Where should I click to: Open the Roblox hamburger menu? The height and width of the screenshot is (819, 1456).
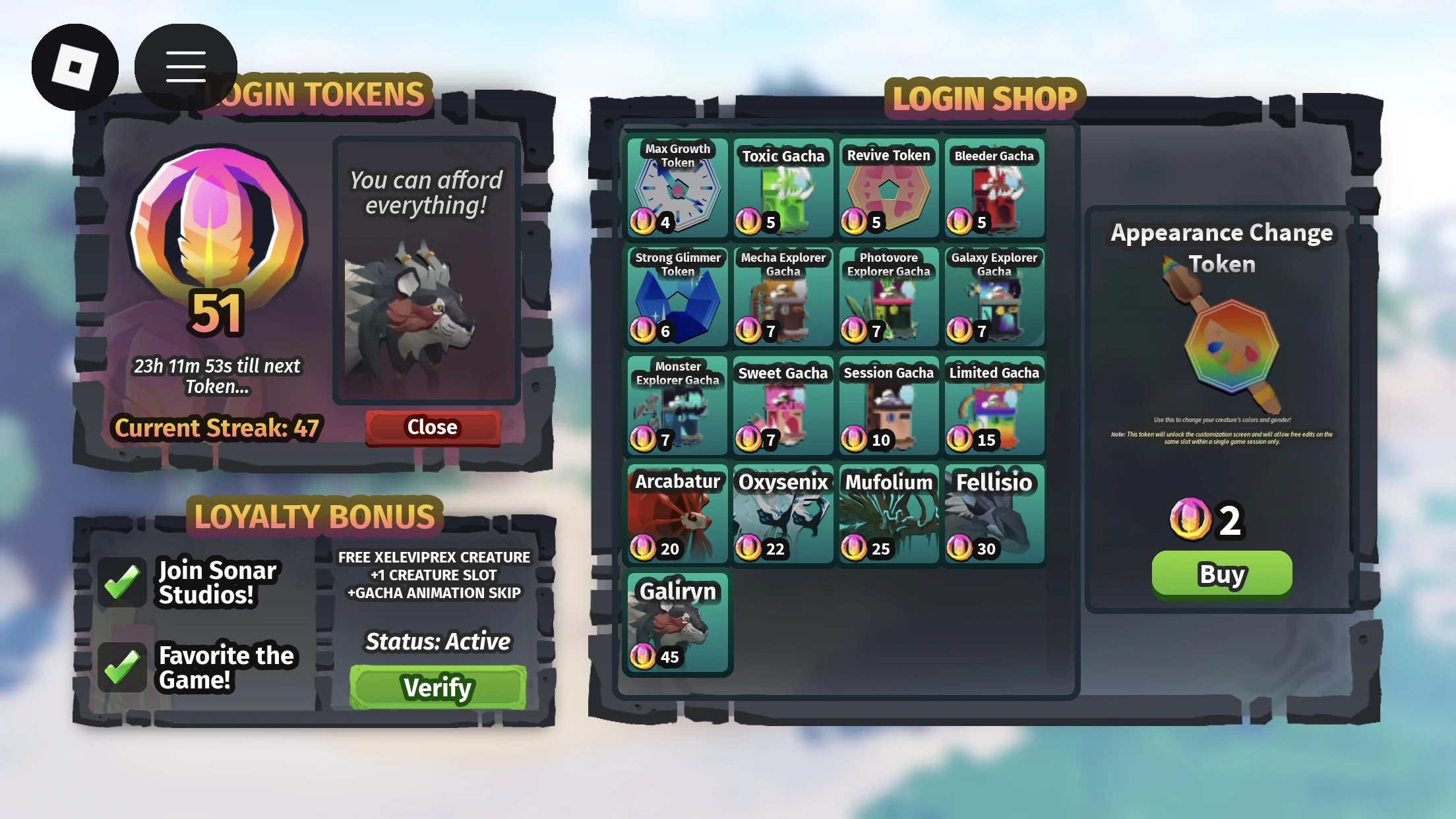[185, 64]
